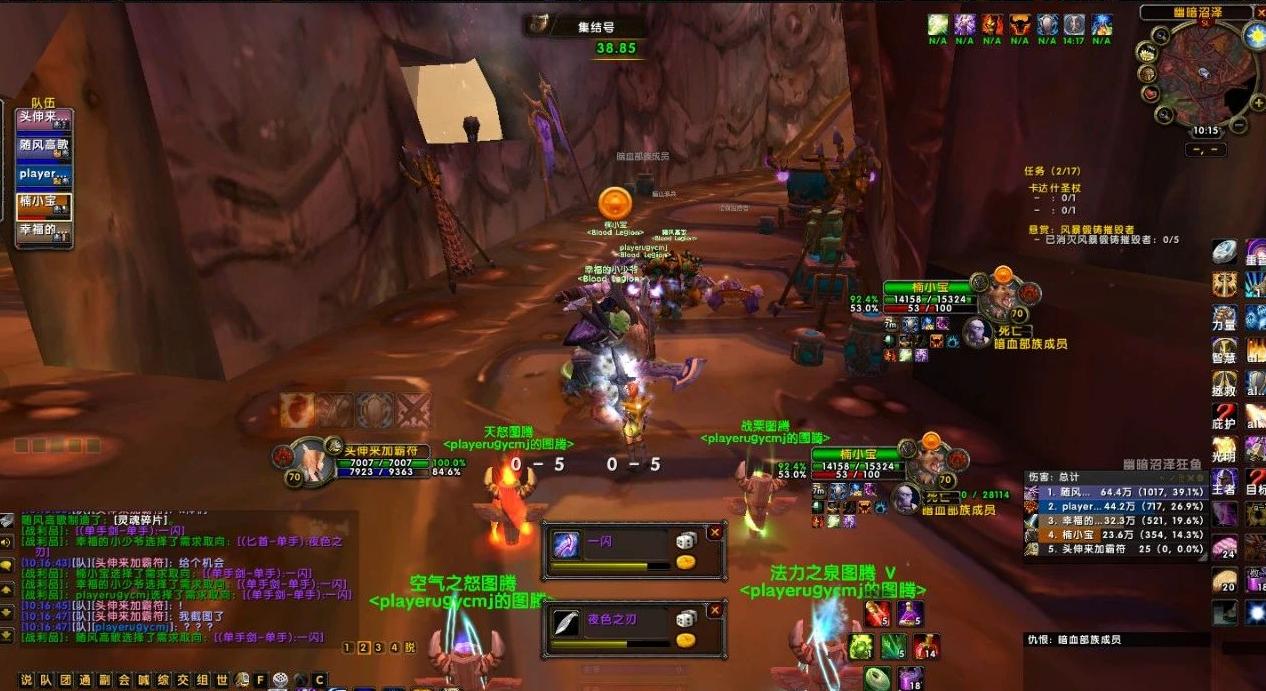Roll Greed on the 一闪 loot
This screenshot has height=691, width=1266.
click(686, 562)
